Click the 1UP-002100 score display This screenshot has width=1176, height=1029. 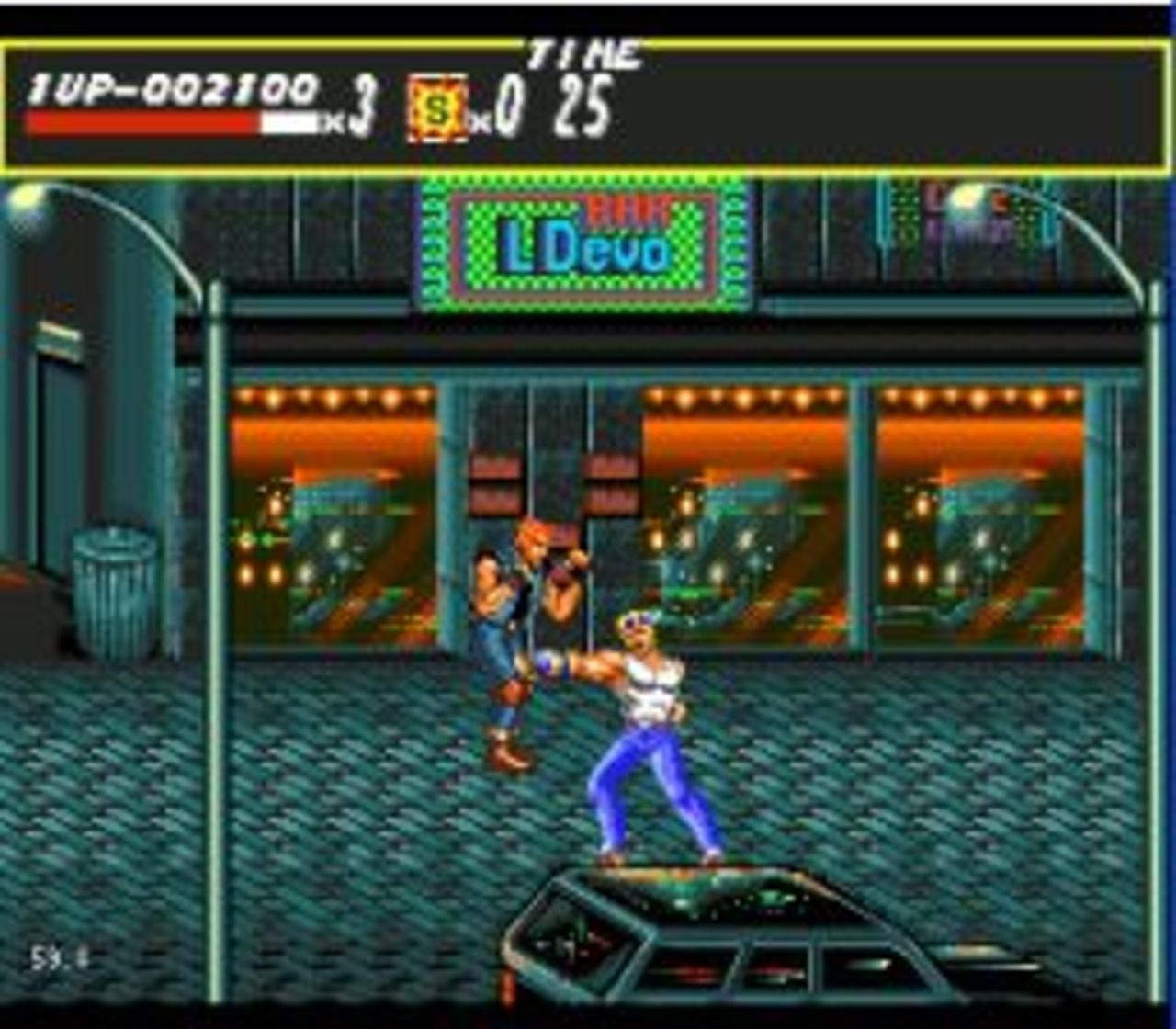(170, 87)
